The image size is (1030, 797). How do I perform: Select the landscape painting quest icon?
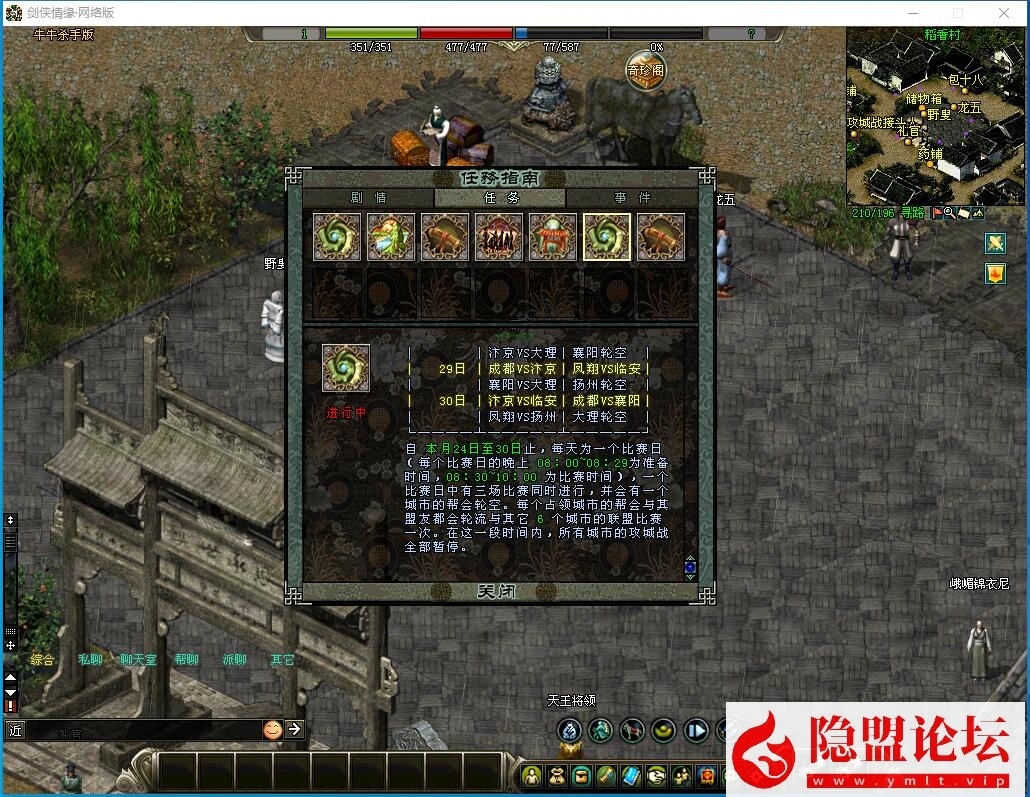(x=391, y=237)
